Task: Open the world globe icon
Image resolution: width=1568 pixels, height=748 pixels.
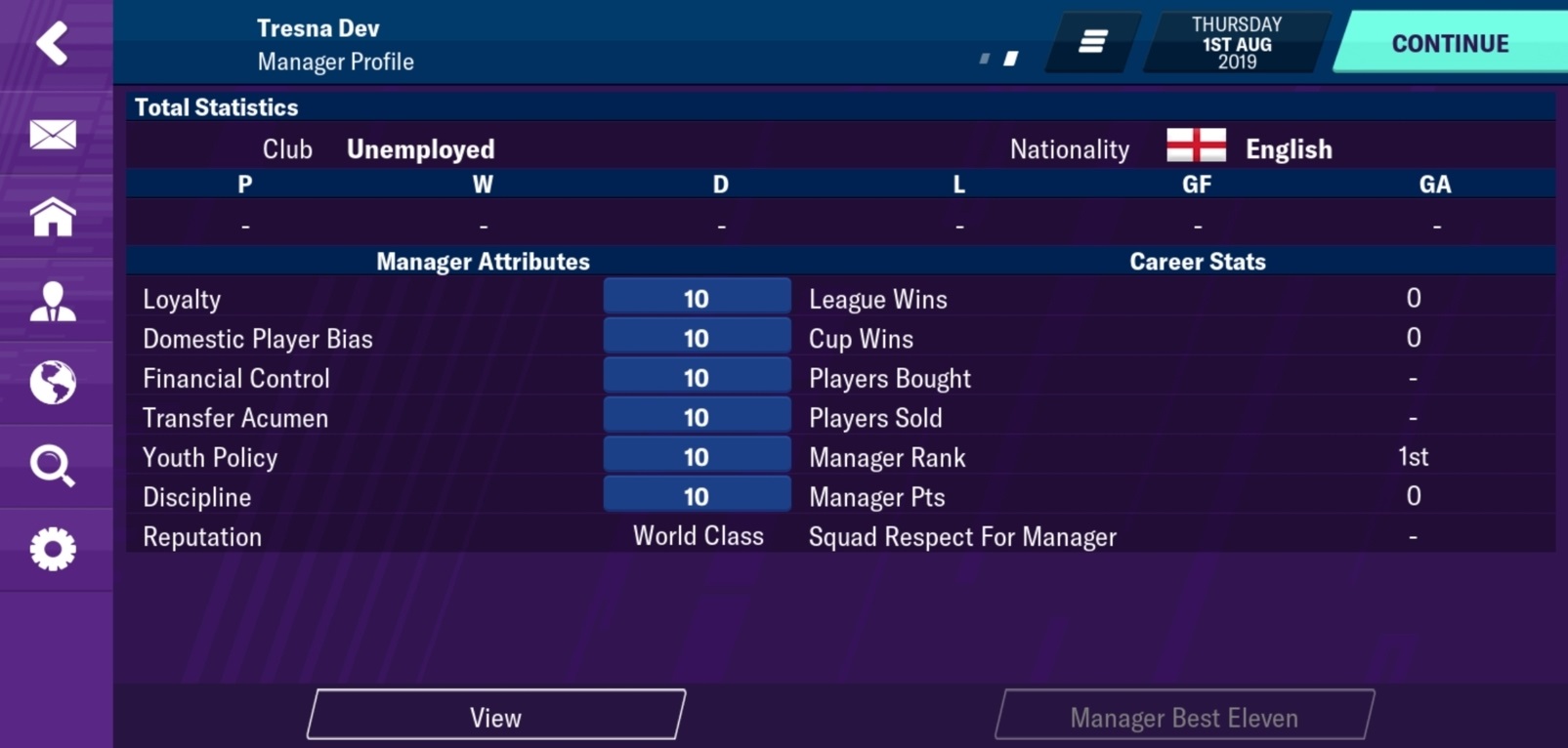Action: point(54,384)
